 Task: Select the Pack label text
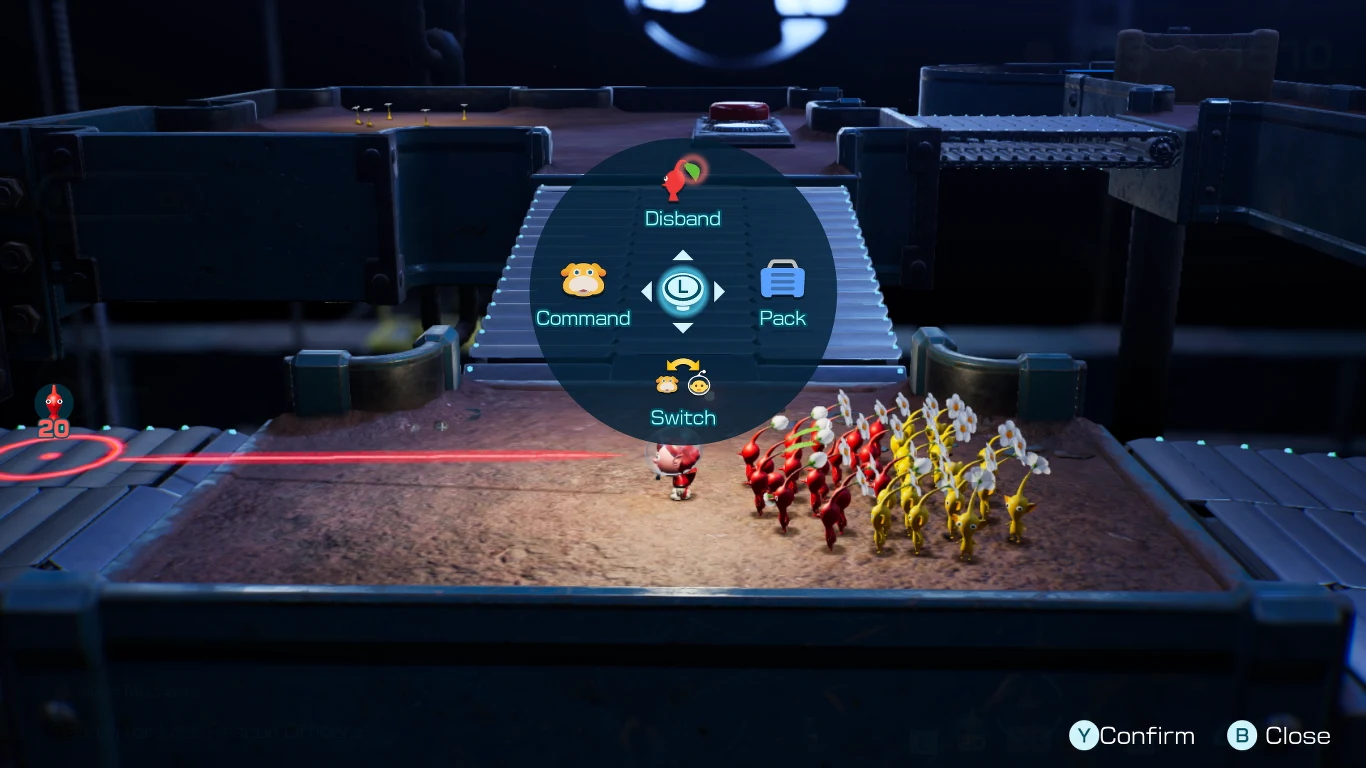(782, 317)
